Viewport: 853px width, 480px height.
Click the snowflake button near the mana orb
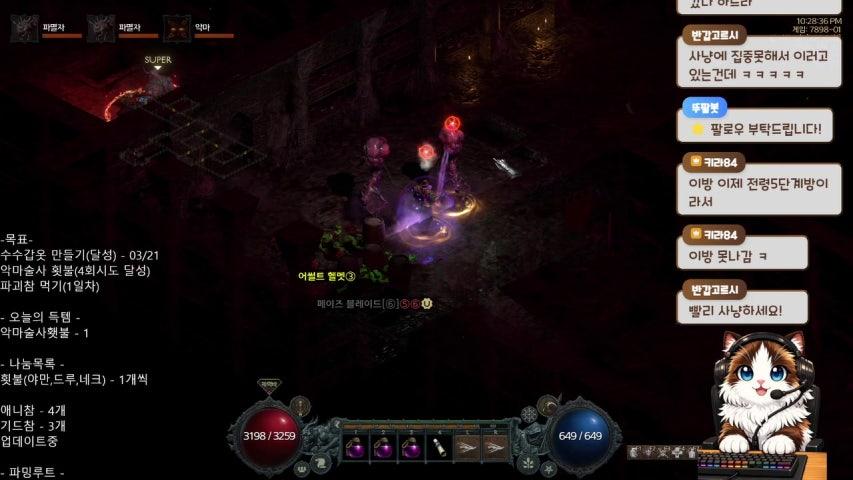click(528, 414)
